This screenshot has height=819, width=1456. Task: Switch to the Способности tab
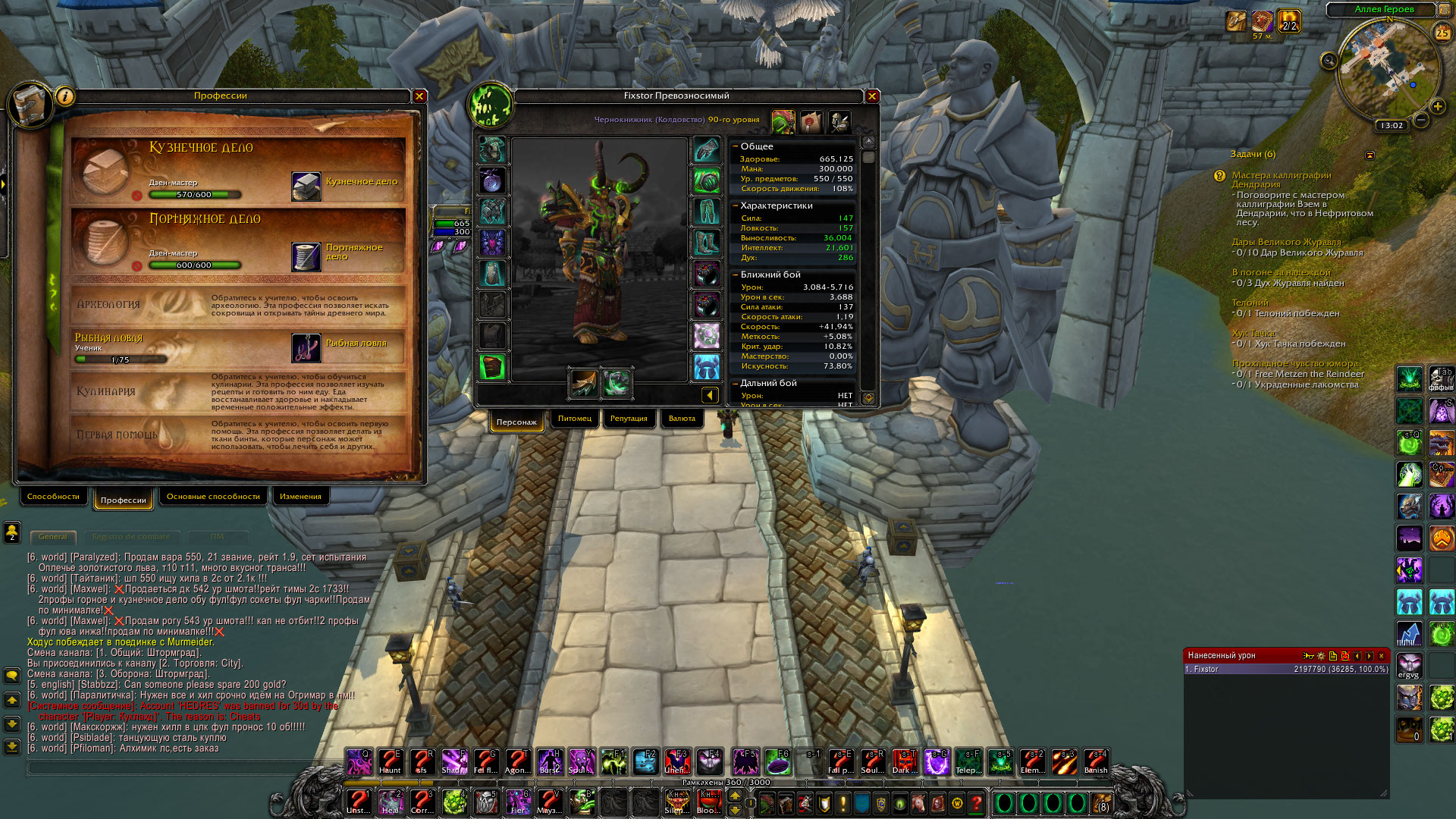tap(53, 497)
